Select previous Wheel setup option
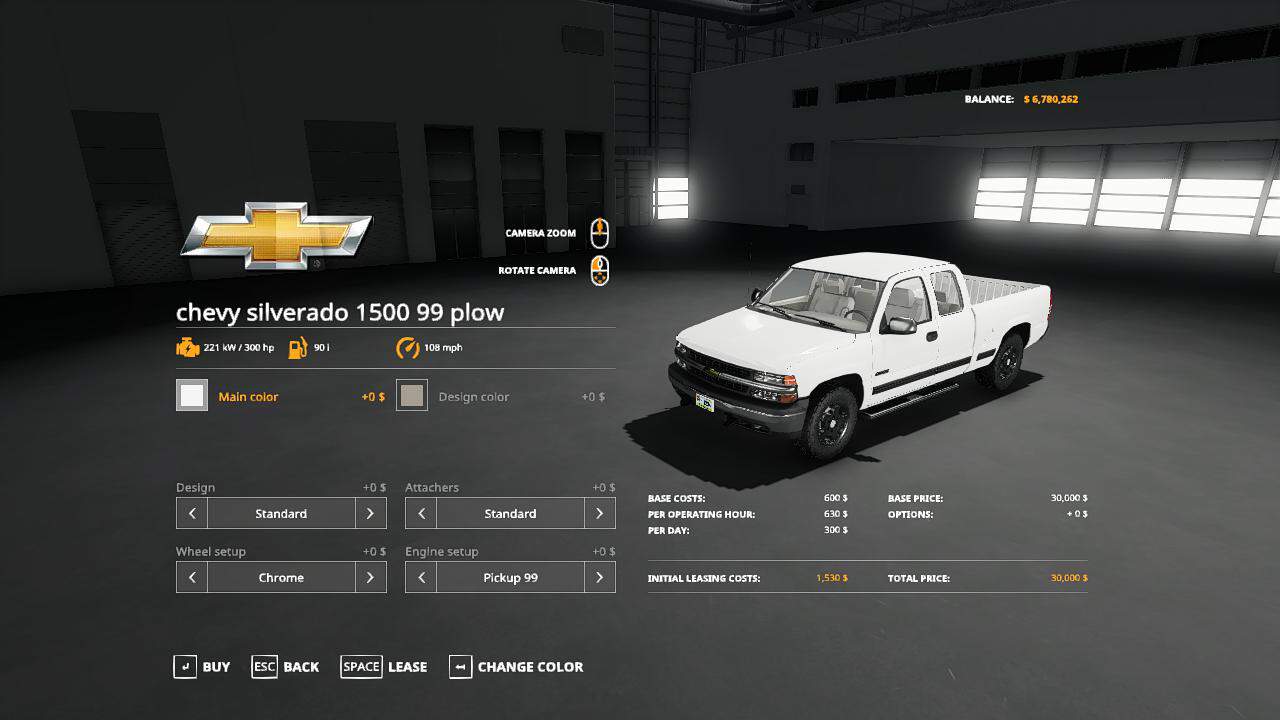Image resolution: width=1280 pixels, height=720 pixels. 192,578
